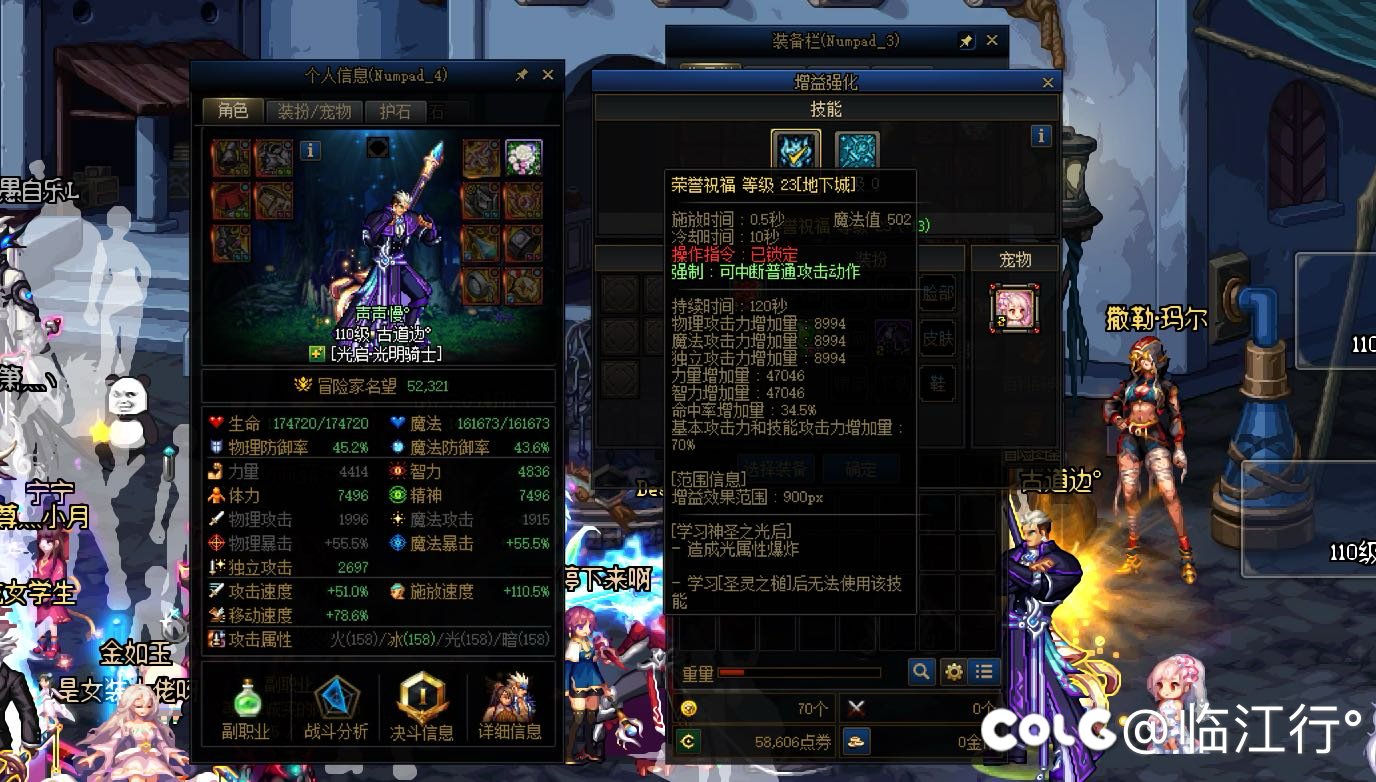The image size is (1376, 782).
Task: Open settings with the gear icon
Action: [x=952, y=672]
